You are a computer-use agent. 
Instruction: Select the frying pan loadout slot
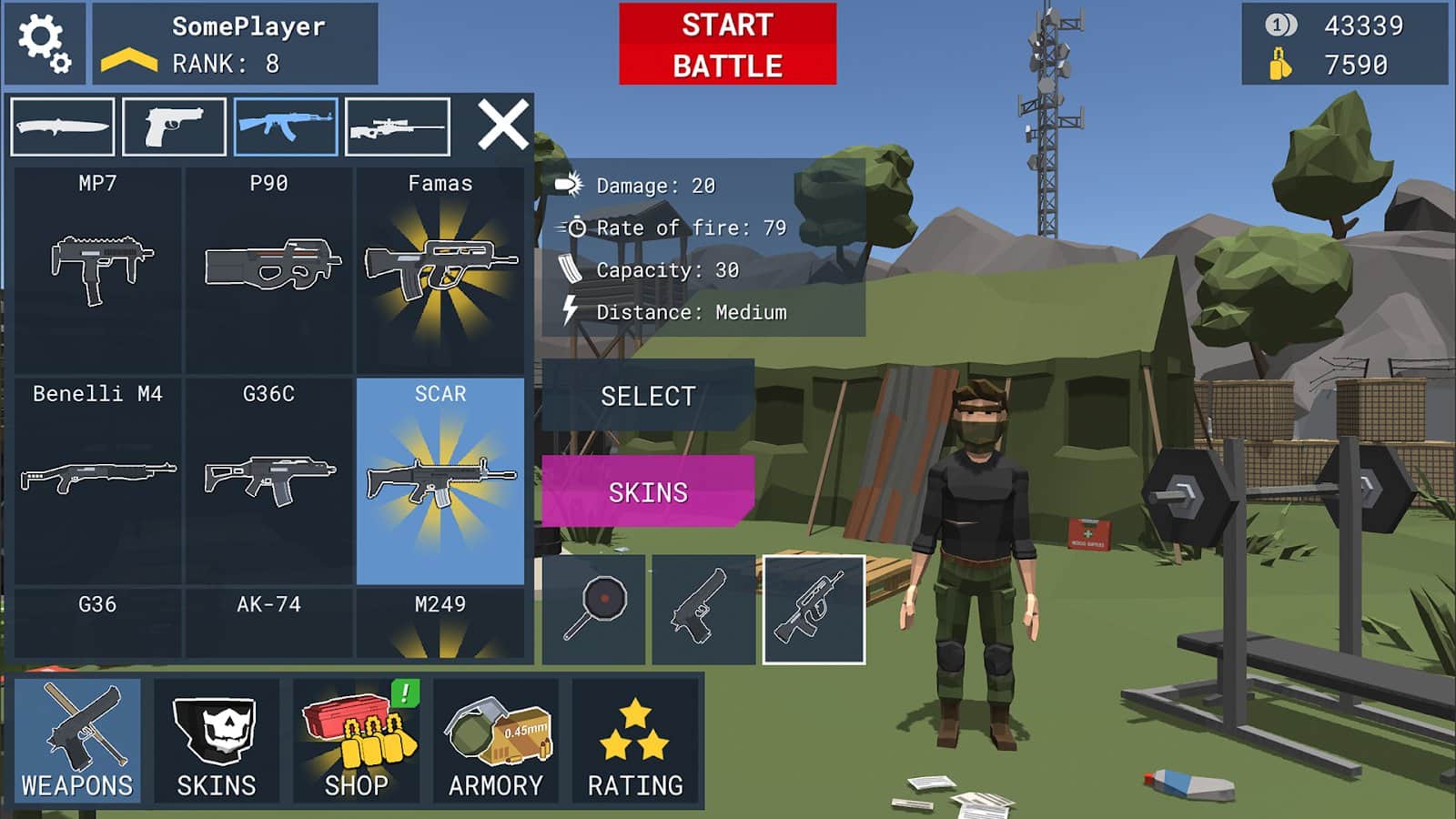click(594, 610)
